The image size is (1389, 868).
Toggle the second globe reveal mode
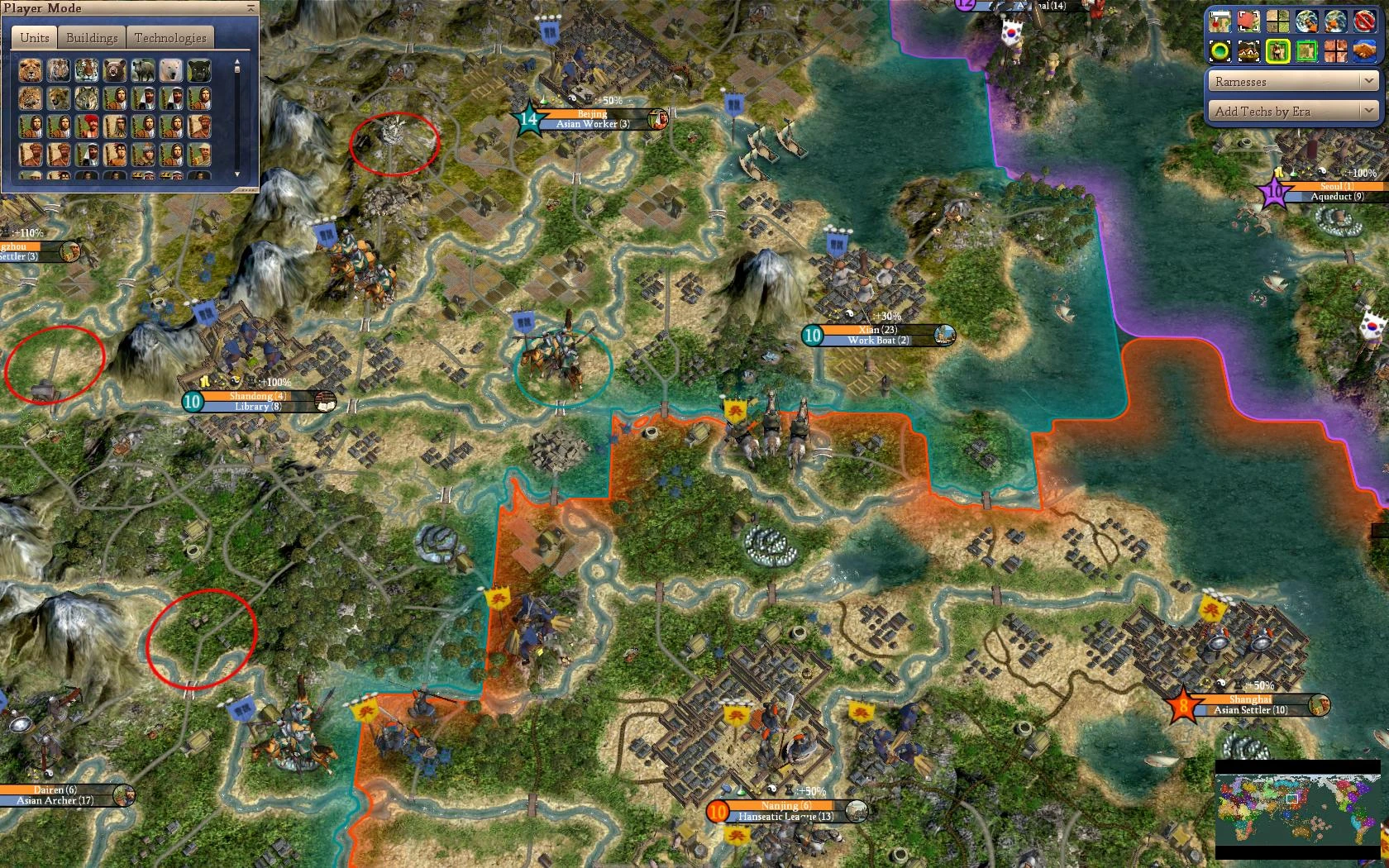1336,22
